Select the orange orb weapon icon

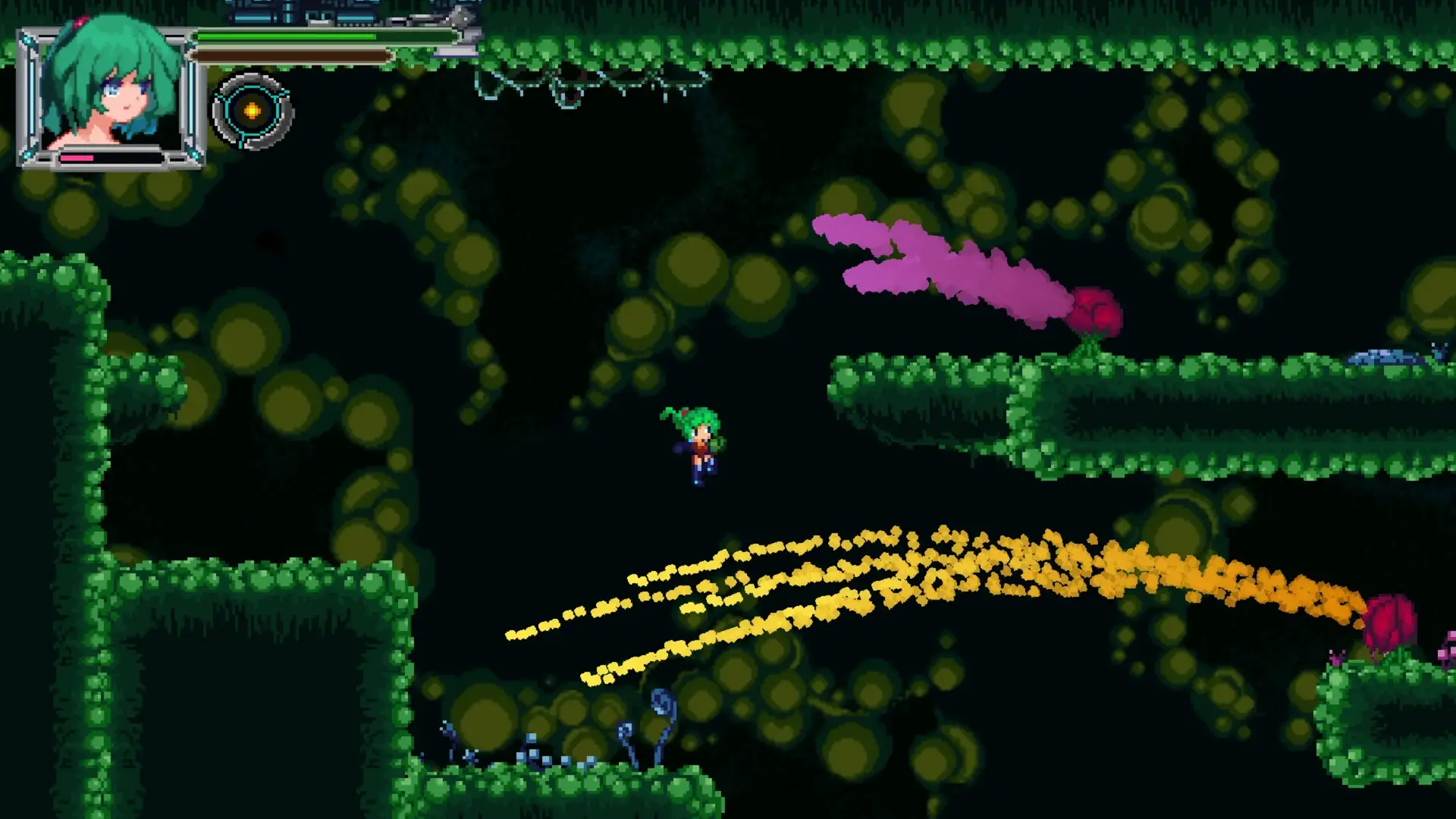253,111
